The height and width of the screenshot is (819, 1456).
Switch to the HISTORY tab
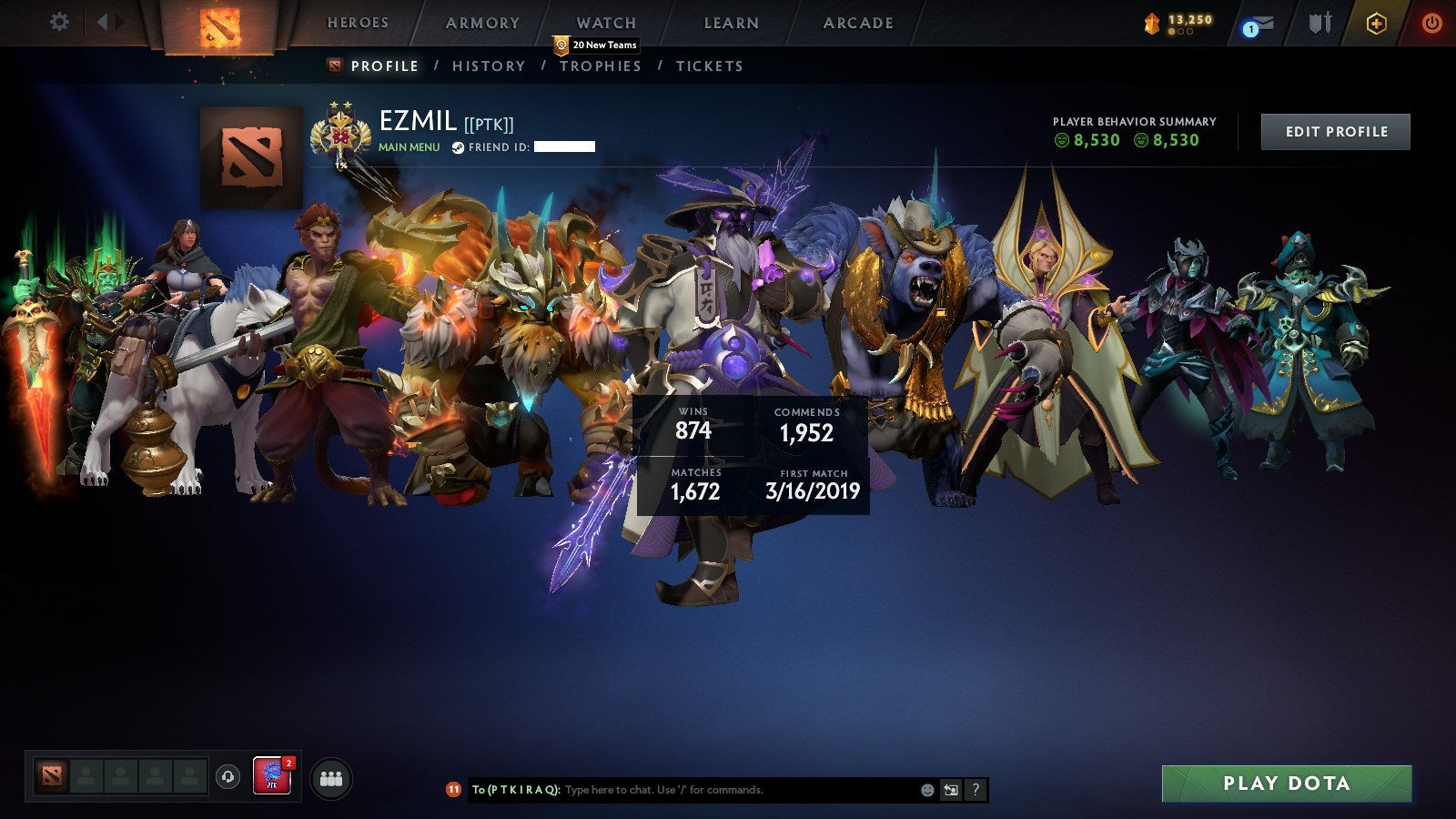point(488,66)
